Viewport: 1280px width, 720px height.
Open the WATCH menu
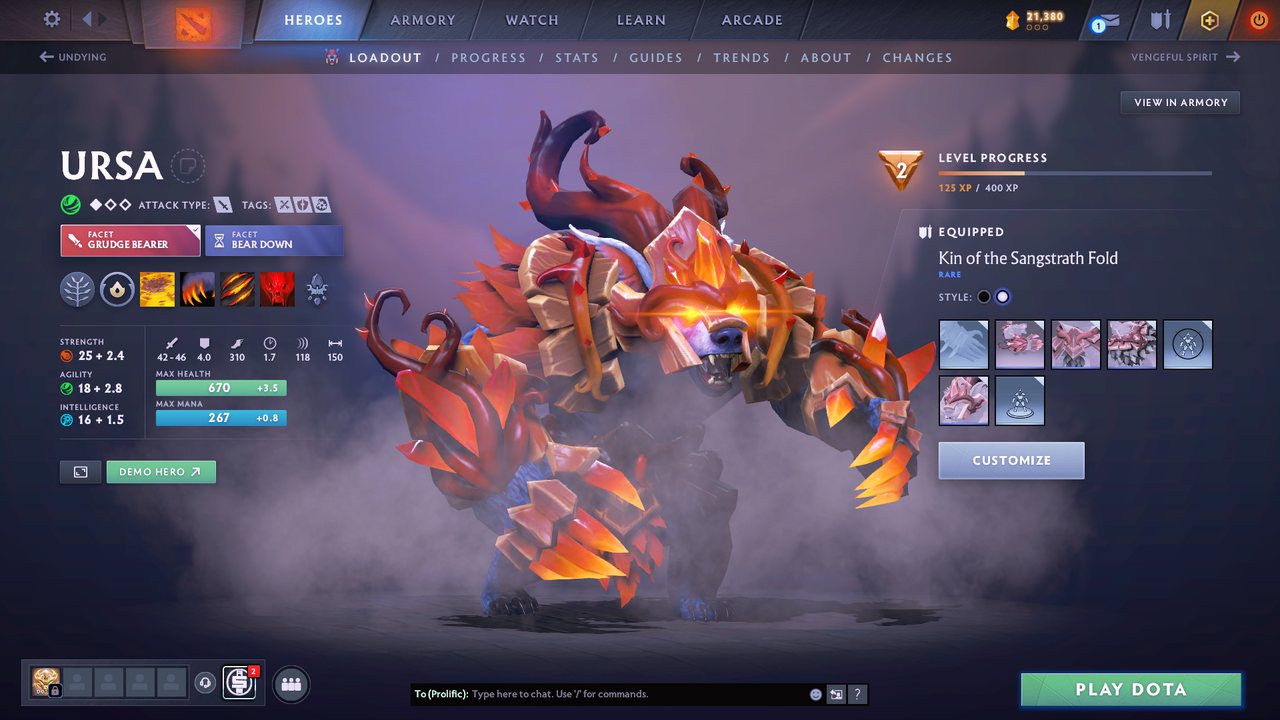click(531, 19)
